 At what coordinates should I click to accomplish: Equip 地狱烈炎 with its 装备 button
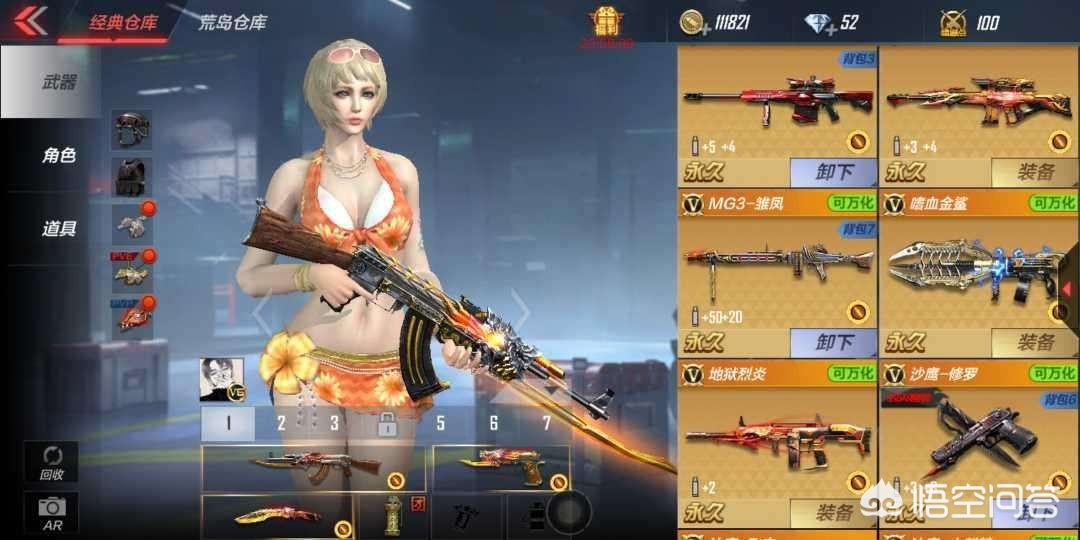click(833, 513)
